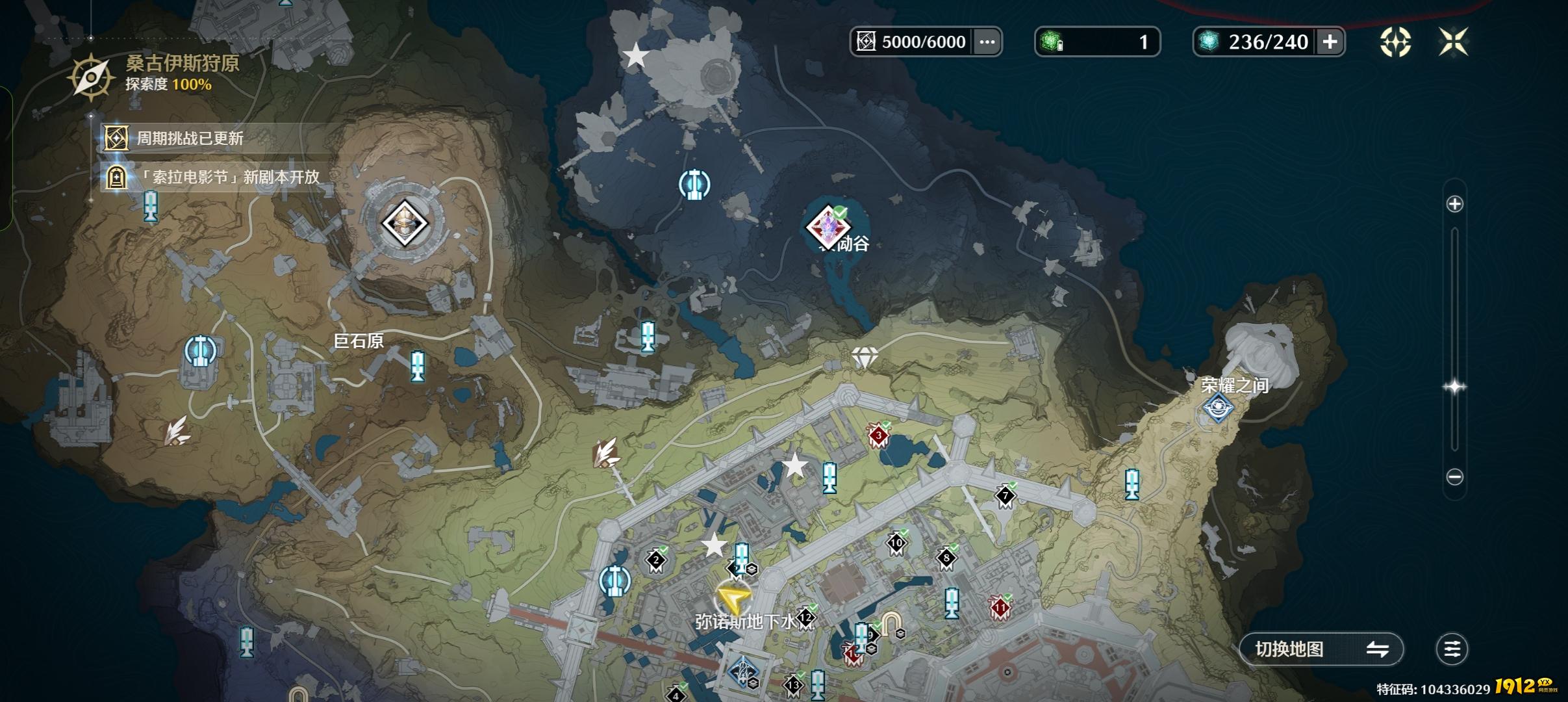Image resolution: width=1568 pixels, height=702 pixels.
Task: Open the plus button beside 236/240 stamina
Action: pyautogui.click(x=1330, y=42)
